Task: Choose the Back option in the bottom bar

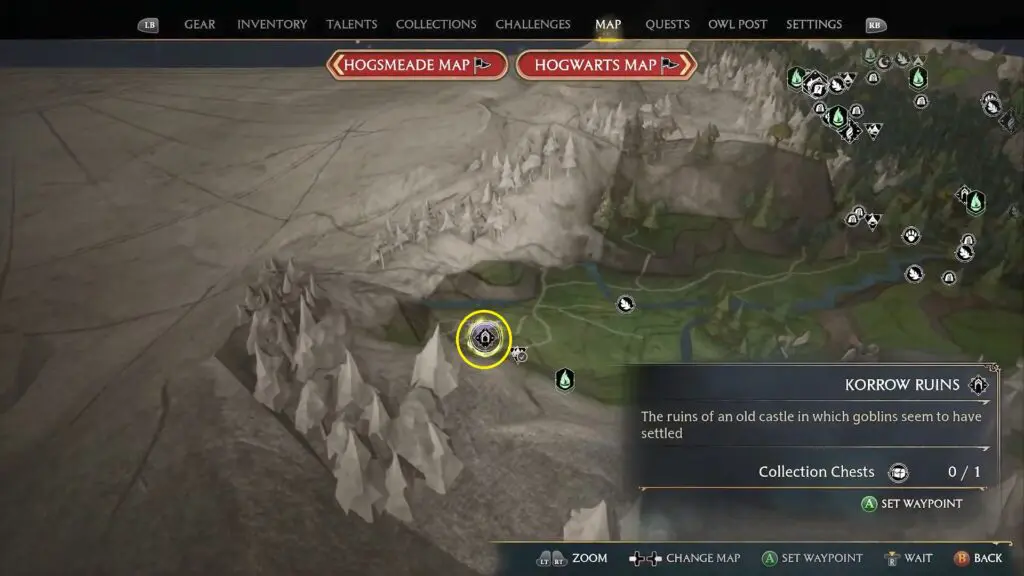Action: point(977,558)
